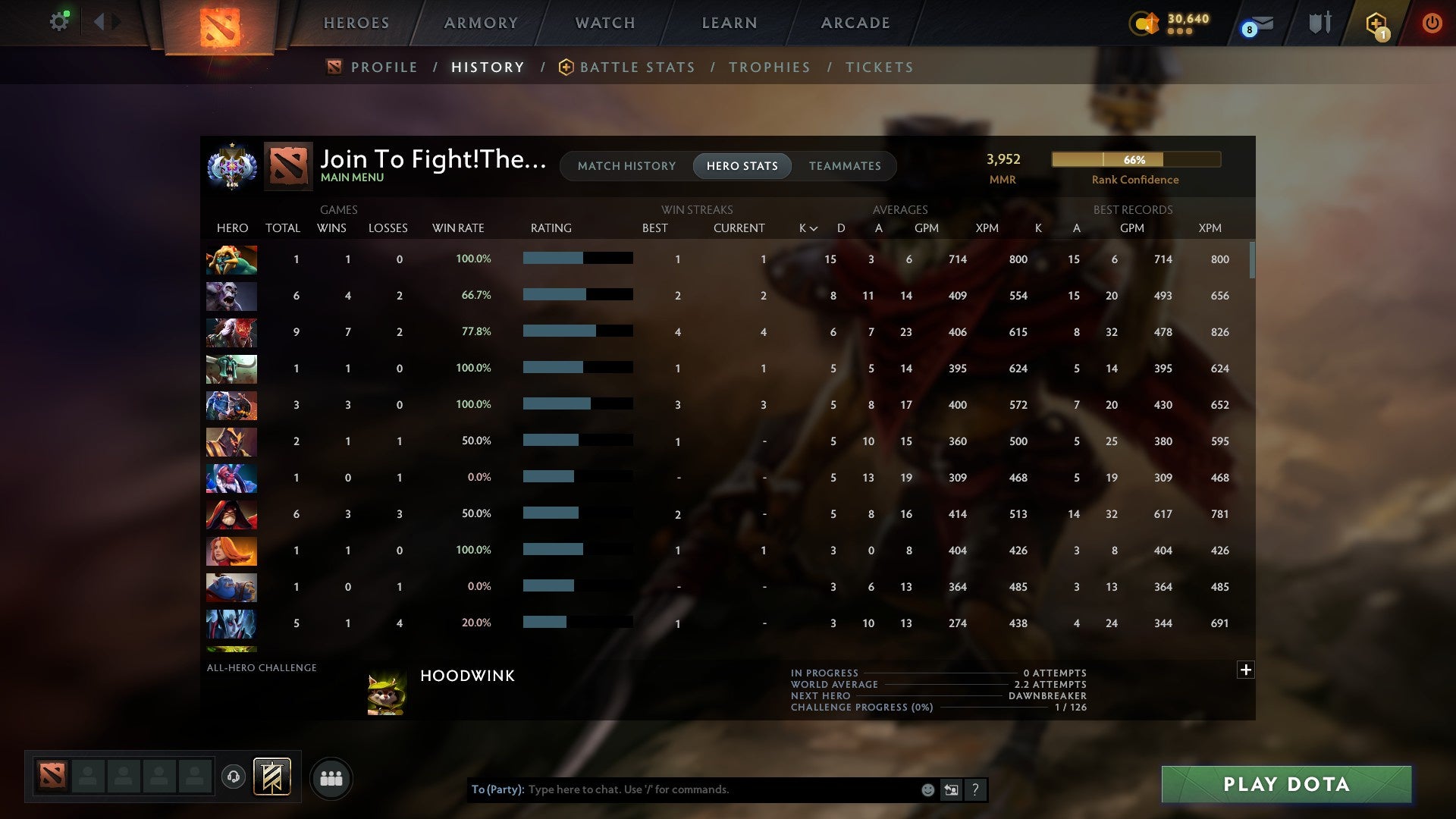Click the party chat input field
1456x819 pixels.
click(682, 789)
